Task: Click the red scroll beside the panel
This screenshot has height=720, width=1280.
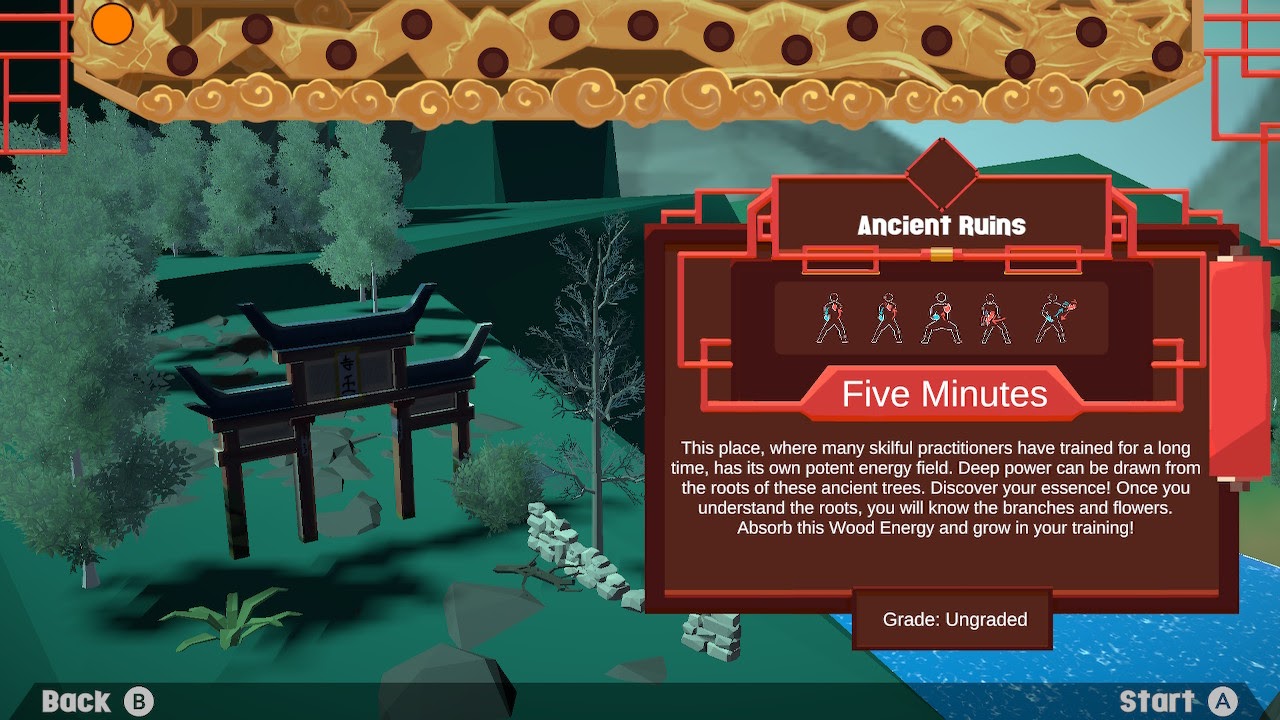Action: [x=1238, y=368]
